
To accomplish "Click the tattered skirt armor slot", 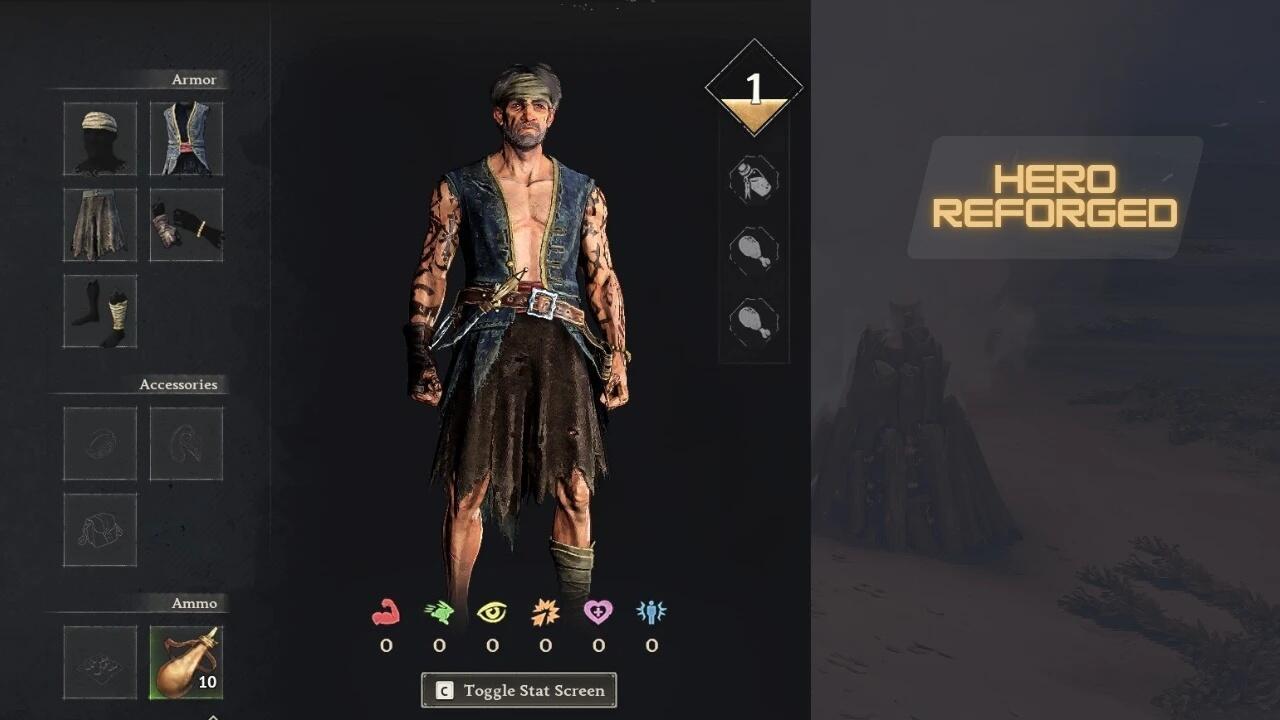I will tap(99, 224).
